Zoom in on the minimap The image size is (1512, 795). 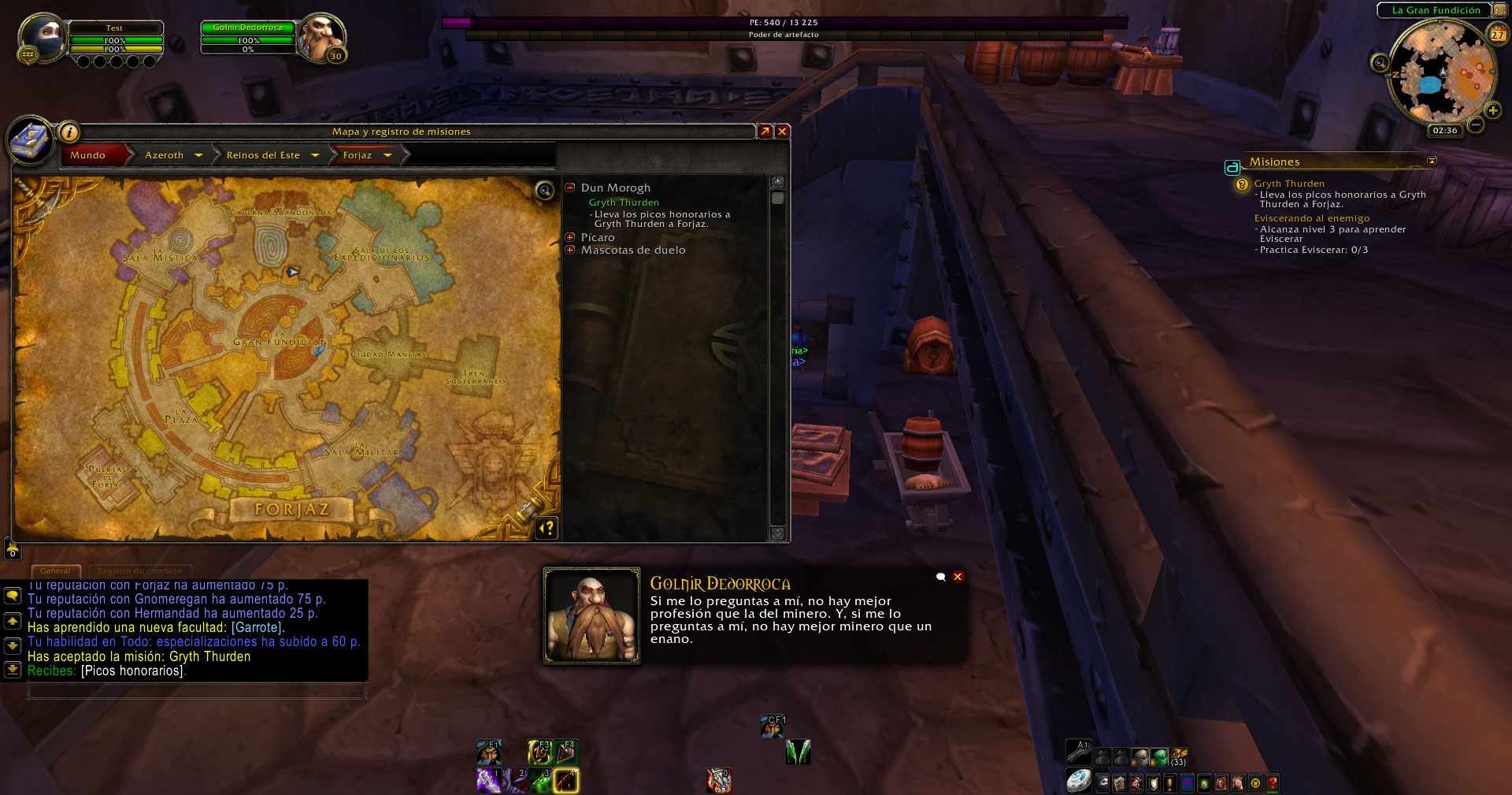click(1492, 110)
